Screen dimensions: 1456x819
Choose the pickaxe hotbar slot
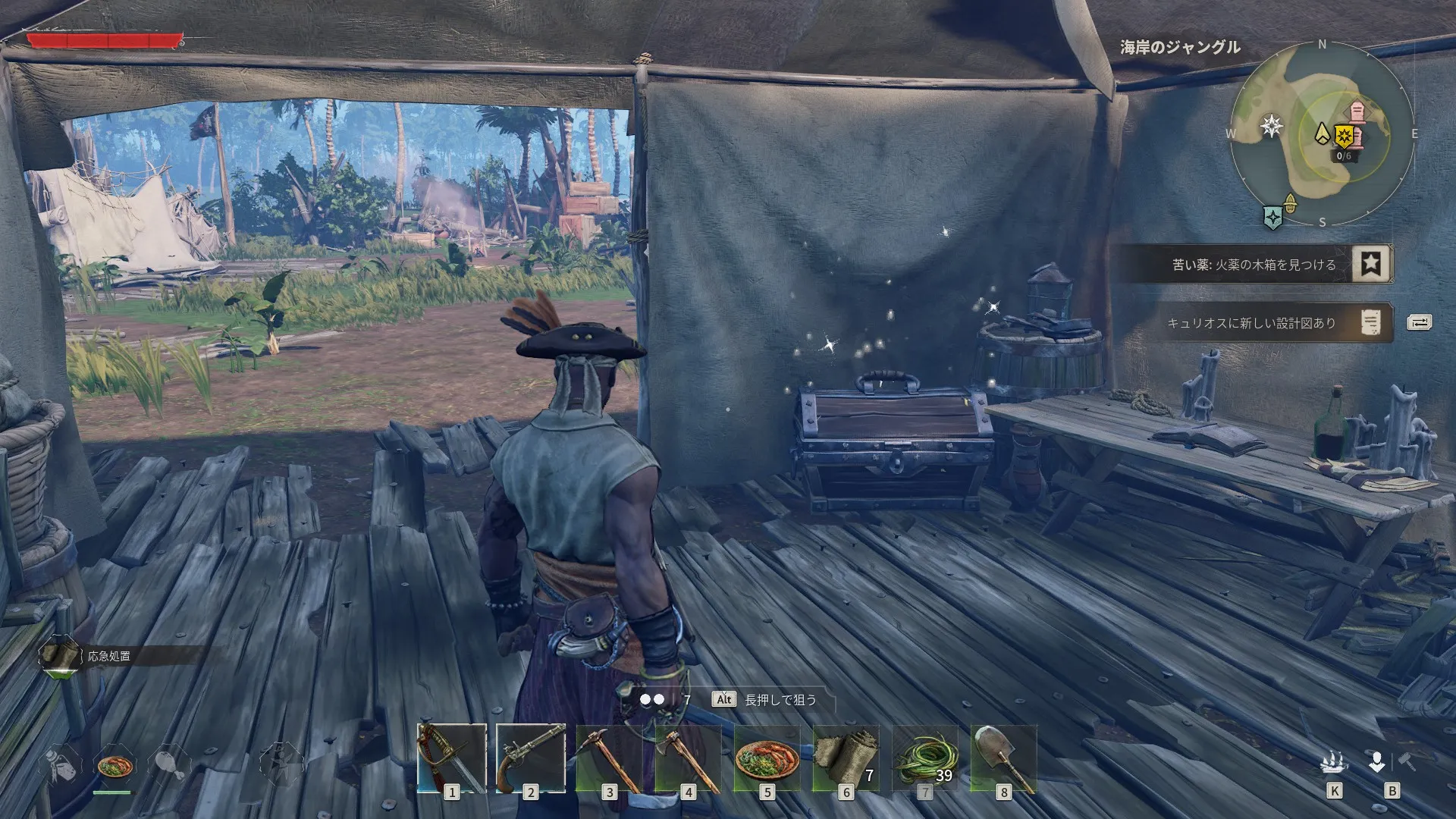609,758
